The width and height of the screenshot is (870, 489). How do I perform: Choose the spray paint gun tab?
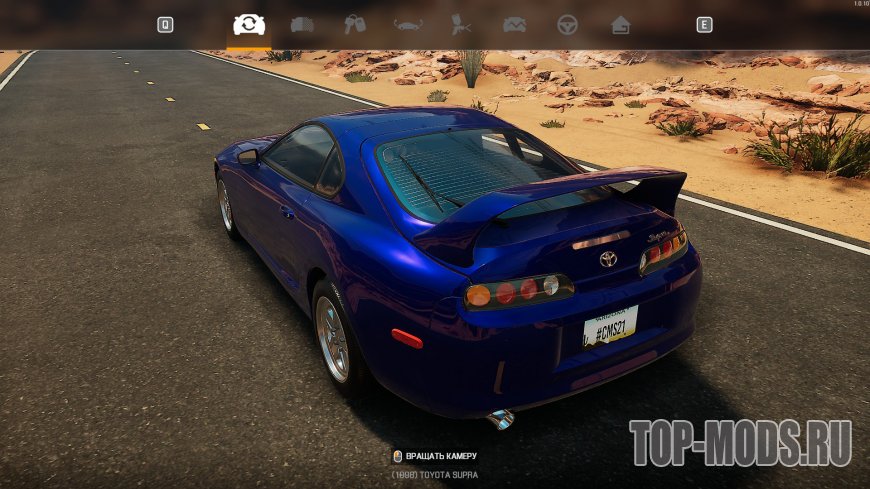[x=461, y=25]
